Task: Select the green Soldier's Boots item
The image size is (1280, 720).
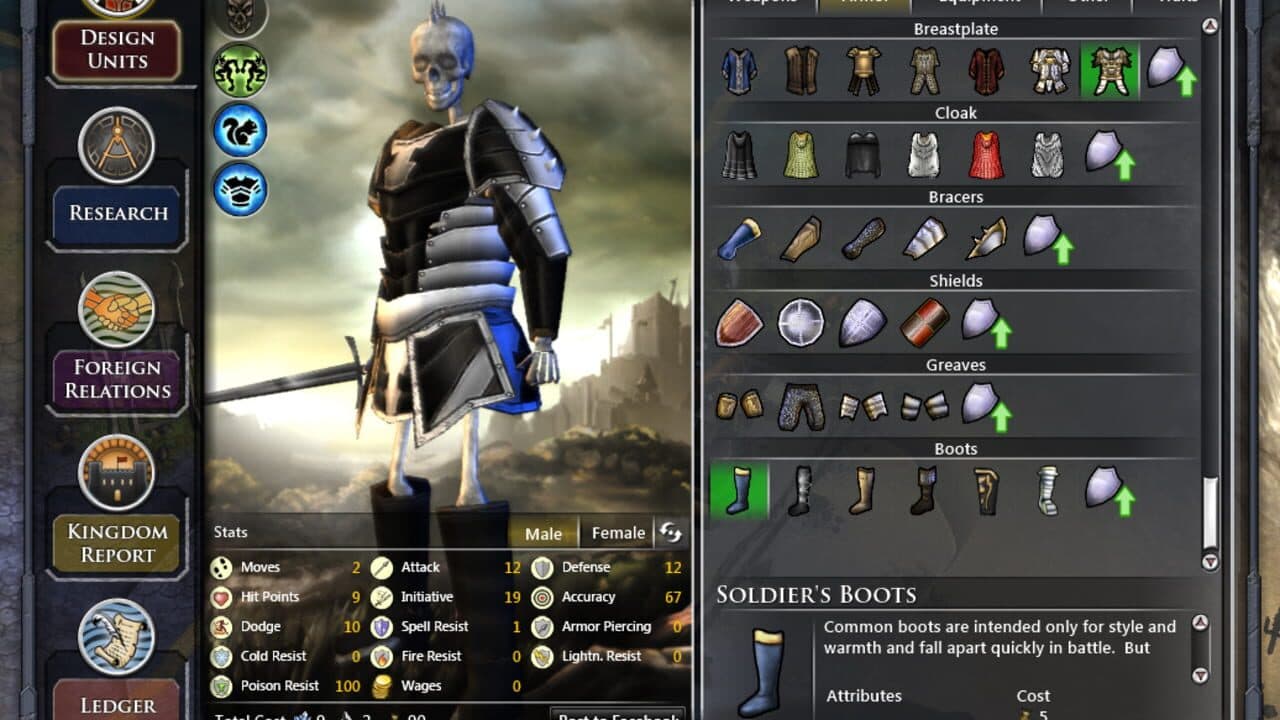Action: (739, 490)
